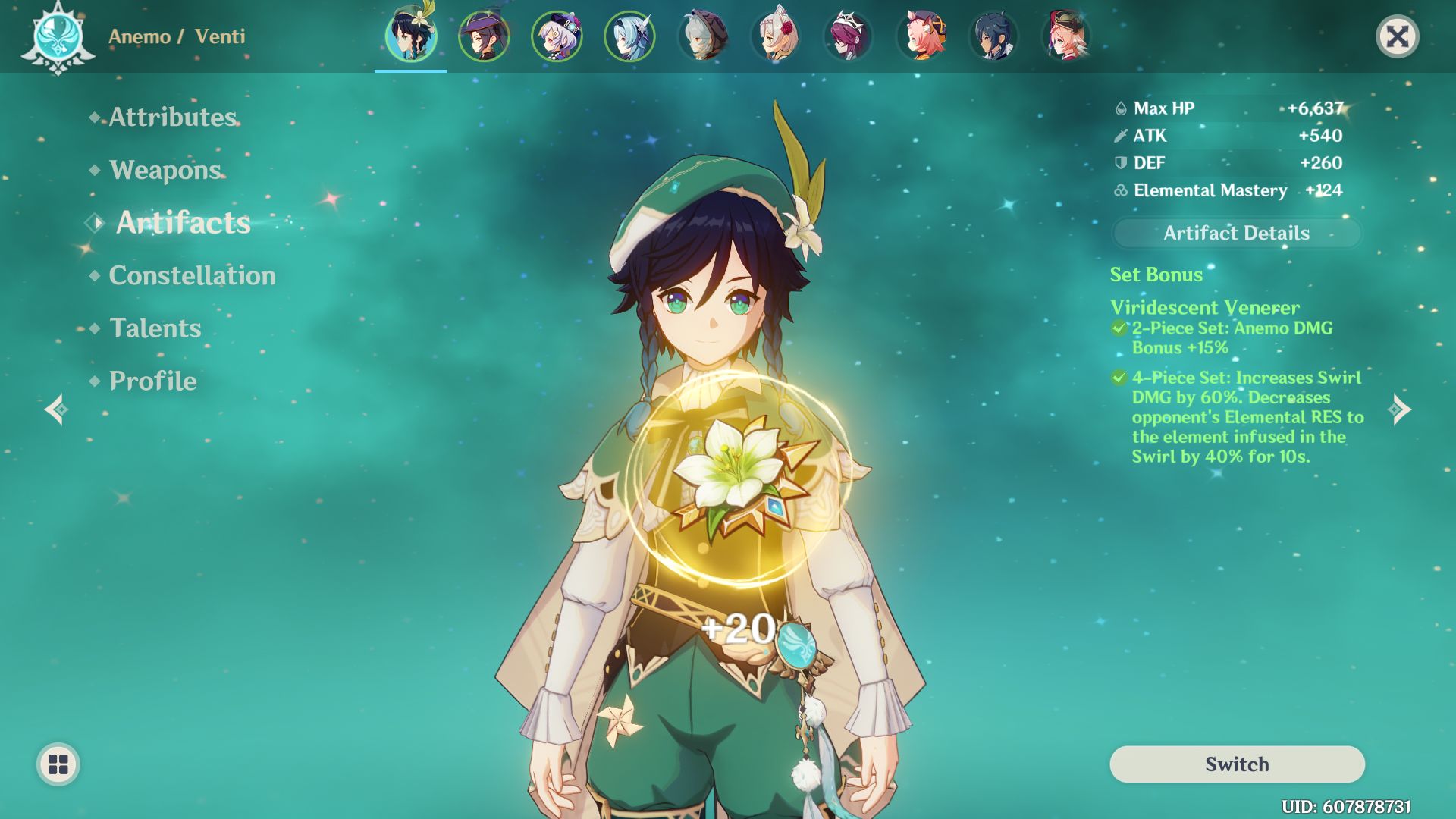The width and height of the screenshot is (1456, 819).
Task: Go to next character with right arrow
Action: [1400, 409]
